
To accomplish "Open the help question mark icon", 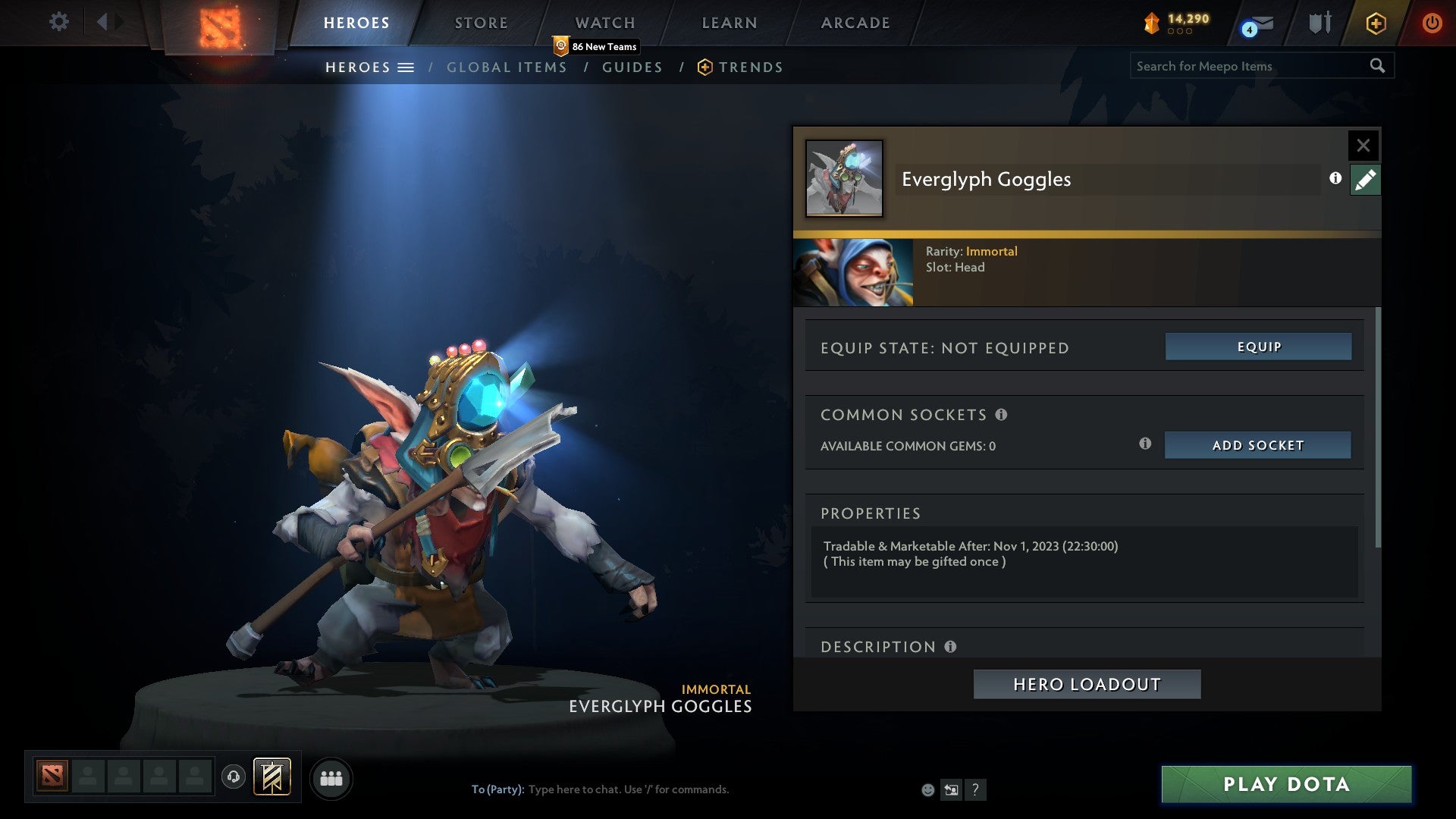I will point(975,789).
